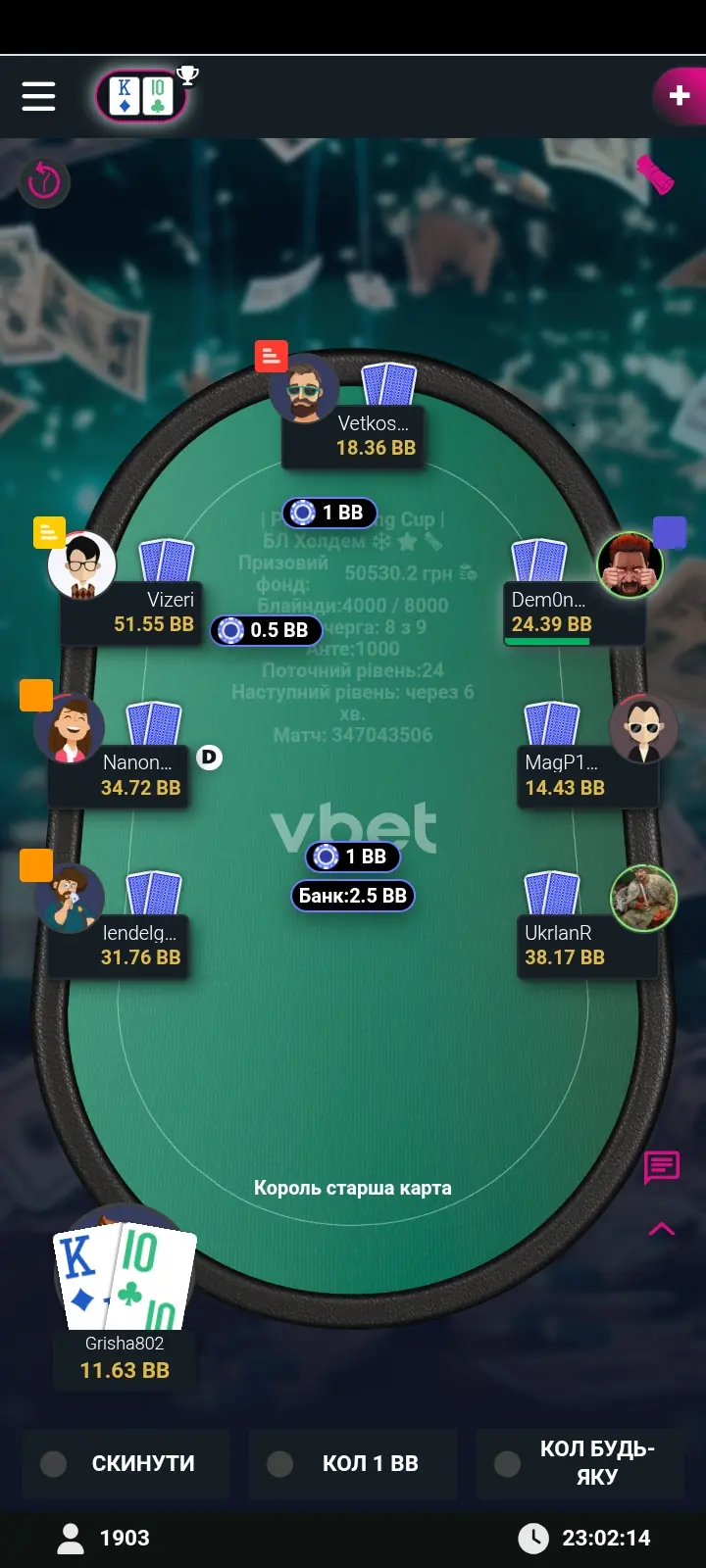The image size is (706, 1568).
Task: View UkrIanR player avatar
Action: (643, 898)
